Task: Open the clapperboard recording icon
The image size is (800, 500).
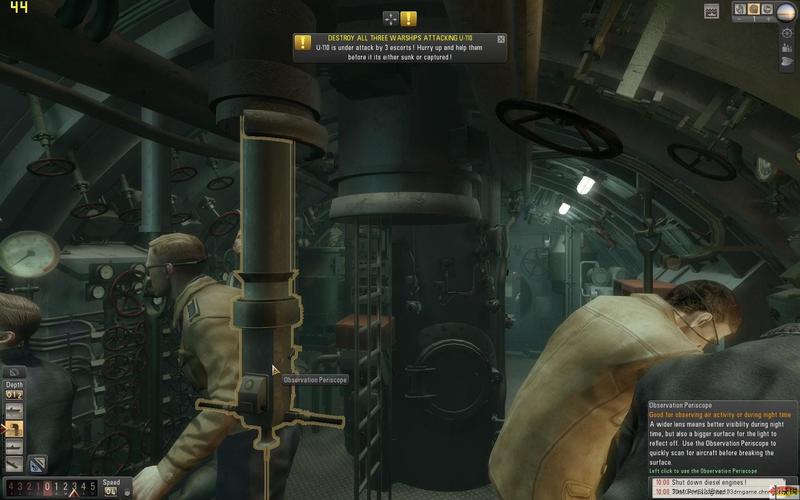Action: (x=711, y=11)
